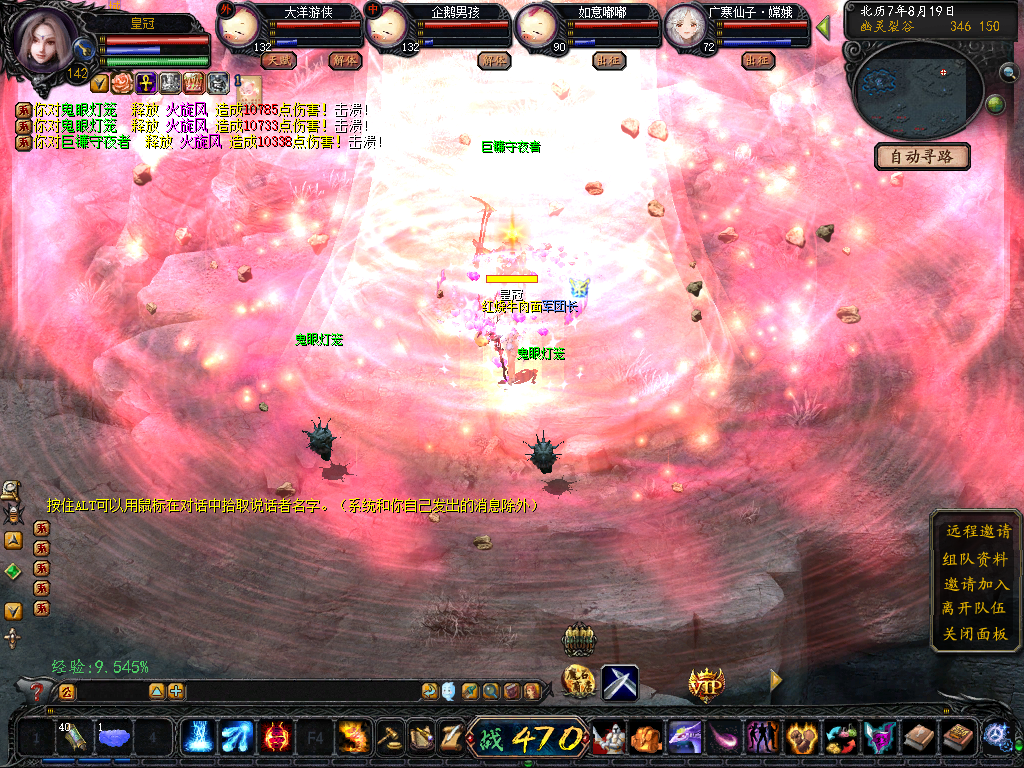The image size is (1024, 768).
Task: Click the rose buff icon under player bars
Action: coord(122,82)
